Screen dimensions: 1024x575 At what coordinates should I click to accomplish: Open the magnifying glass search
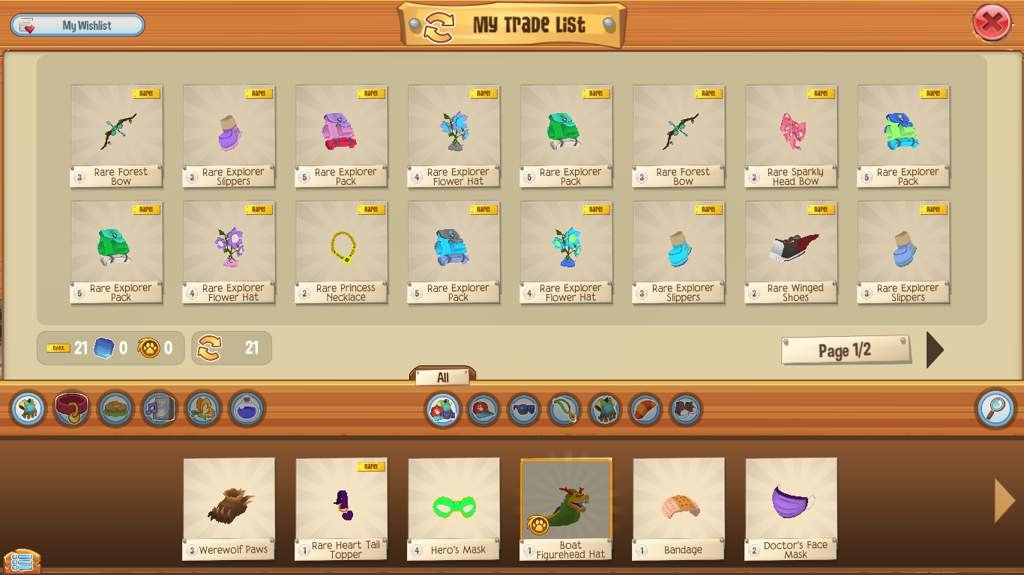point(994,409)
